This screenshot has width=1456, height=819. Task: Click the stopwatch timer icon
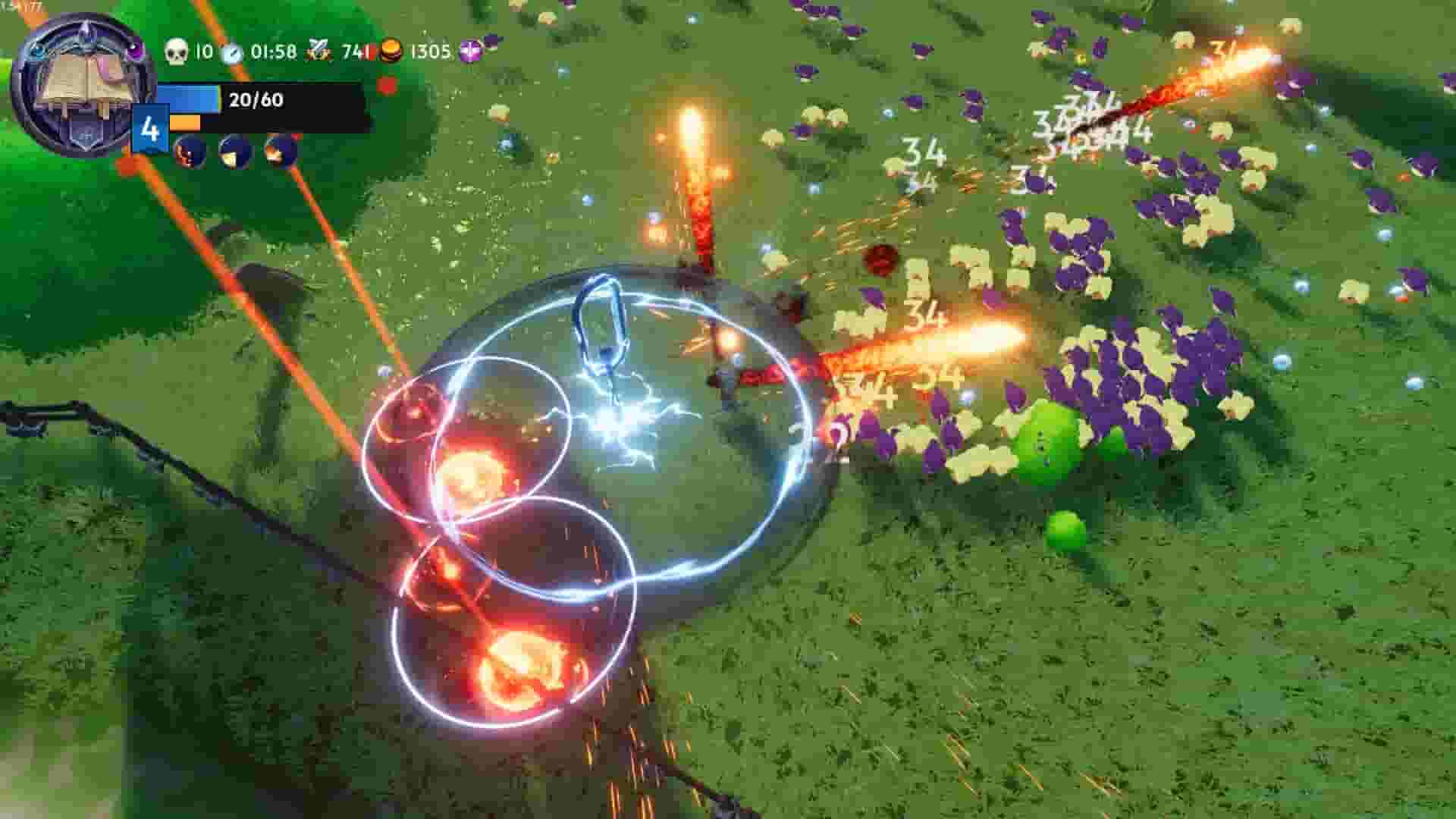(x=231, y=52)
